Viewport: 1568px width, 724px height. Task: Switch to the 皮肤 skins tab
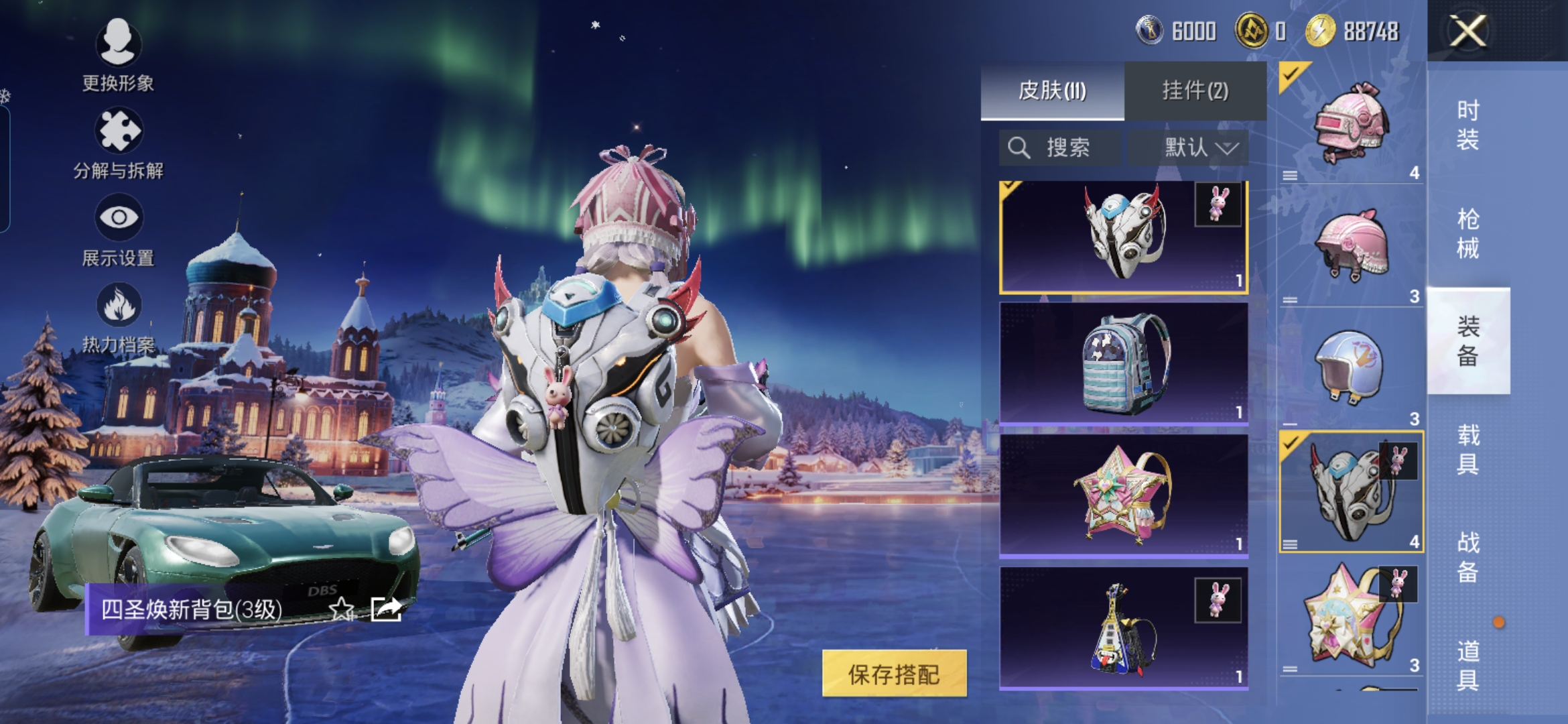click(1052, 90)
